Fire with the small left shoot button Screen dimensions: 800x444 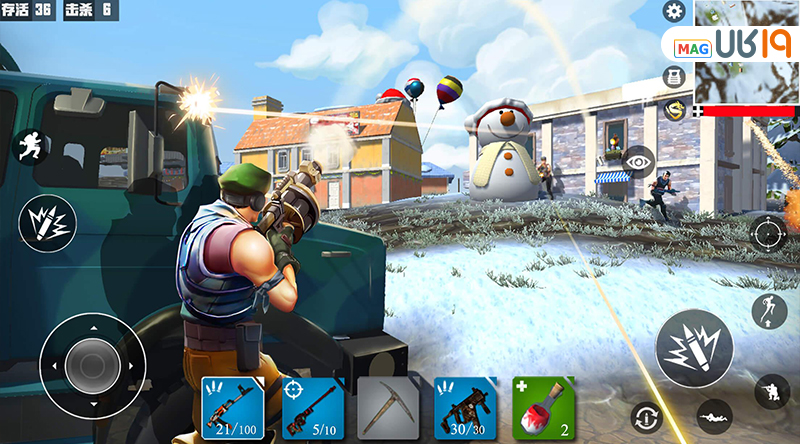46,223
